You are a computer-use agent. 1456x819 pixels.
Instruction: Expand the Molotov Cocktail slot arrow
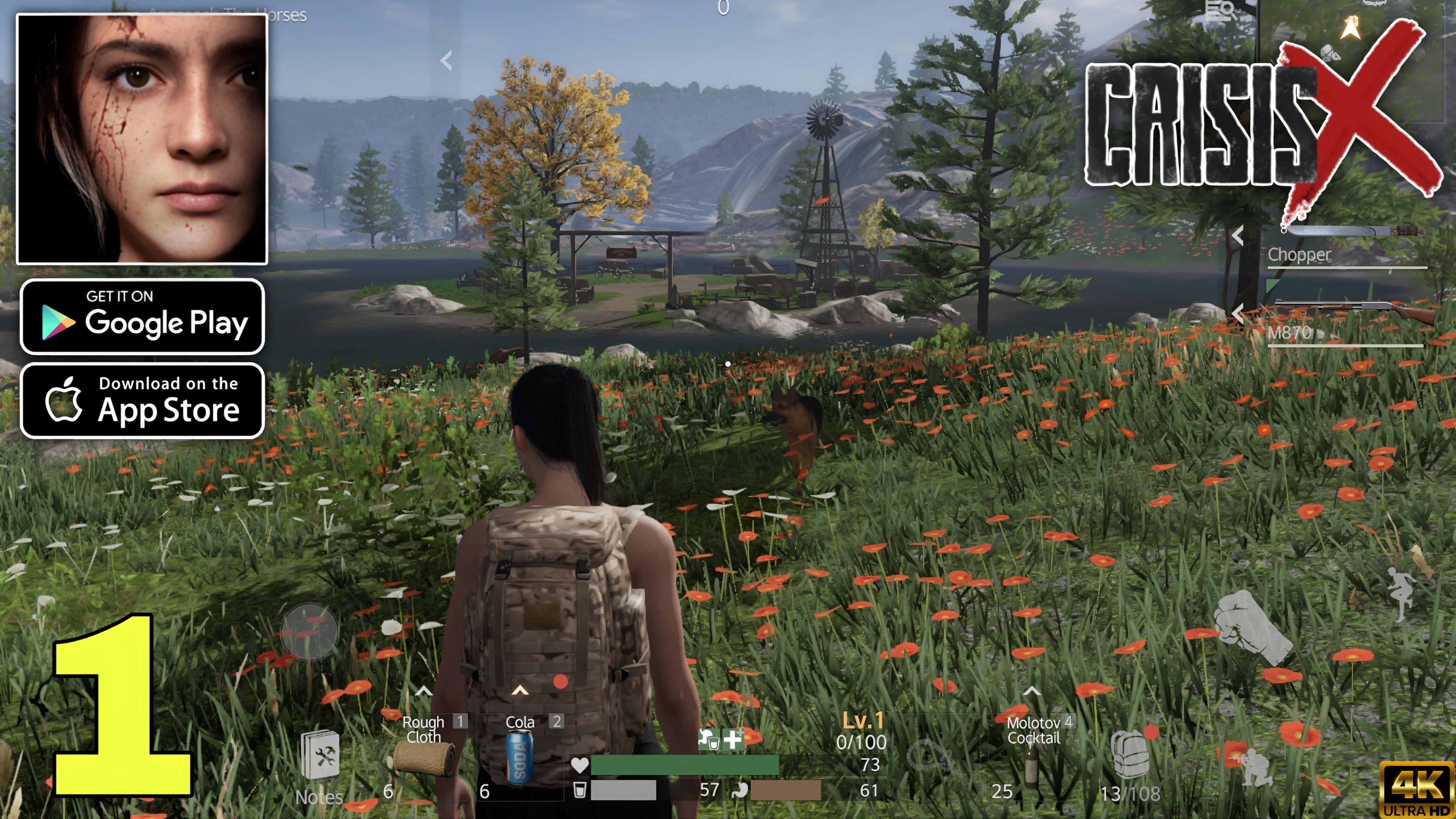pyautogui.click(x=1032, y=691)
